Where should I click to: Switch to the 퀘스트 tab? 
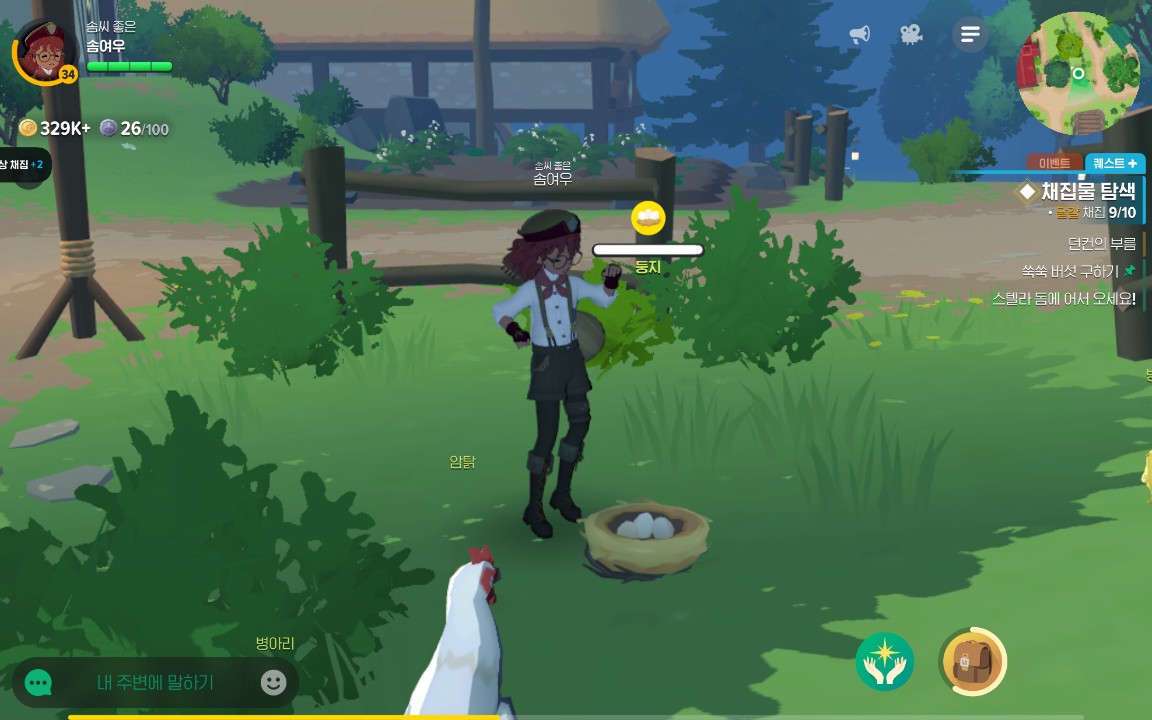[1115, 163]
